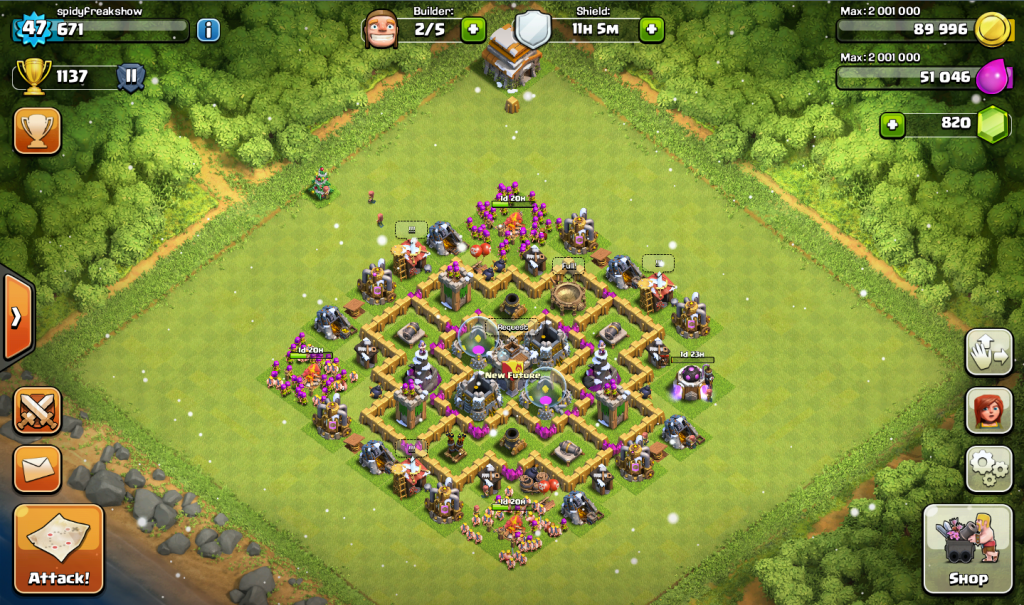
Task: Add a builder with the green plus
Action: coord(474,29)
